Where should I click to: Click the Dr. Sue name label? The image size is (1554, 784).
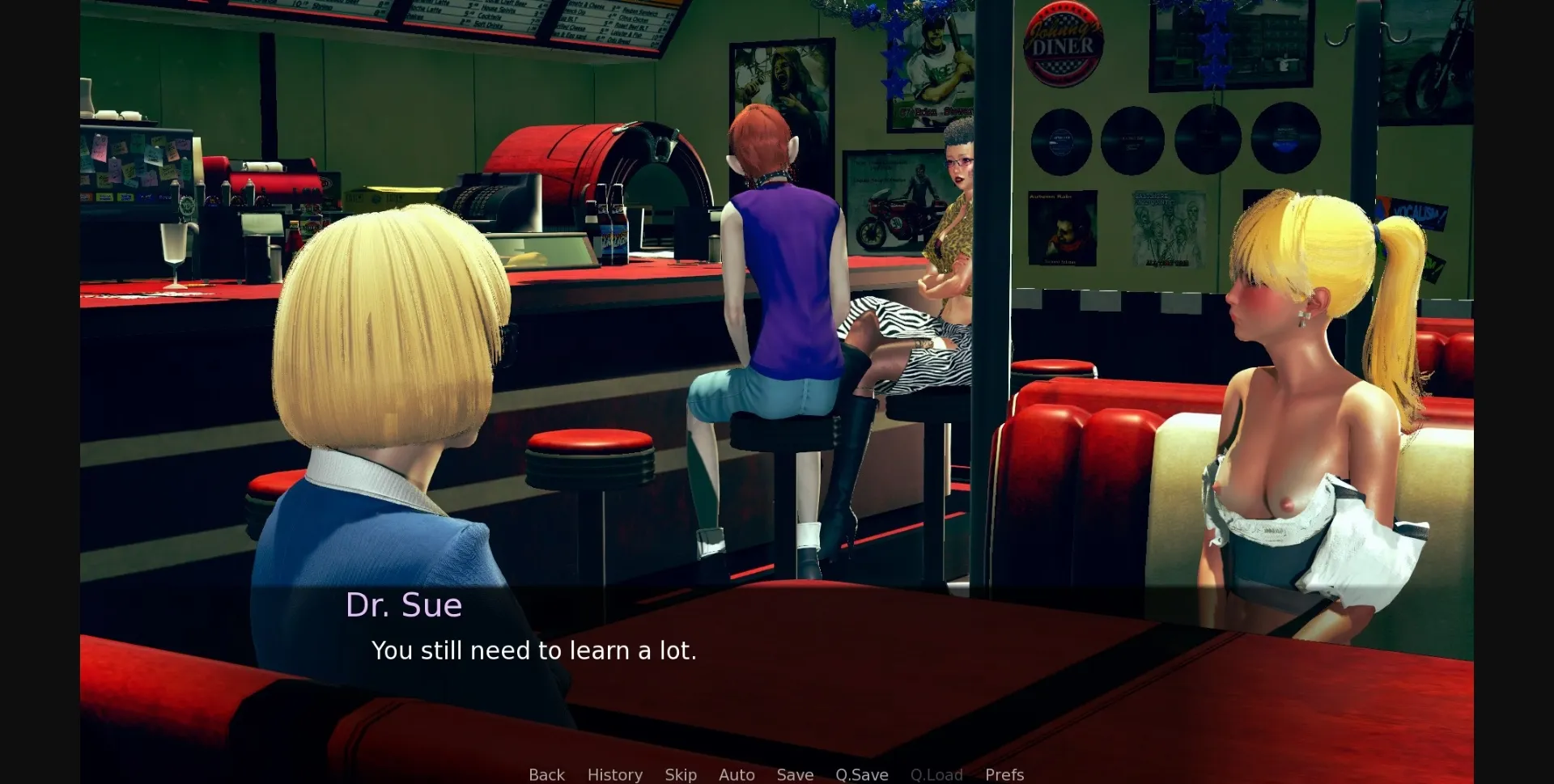coord(405,604)
